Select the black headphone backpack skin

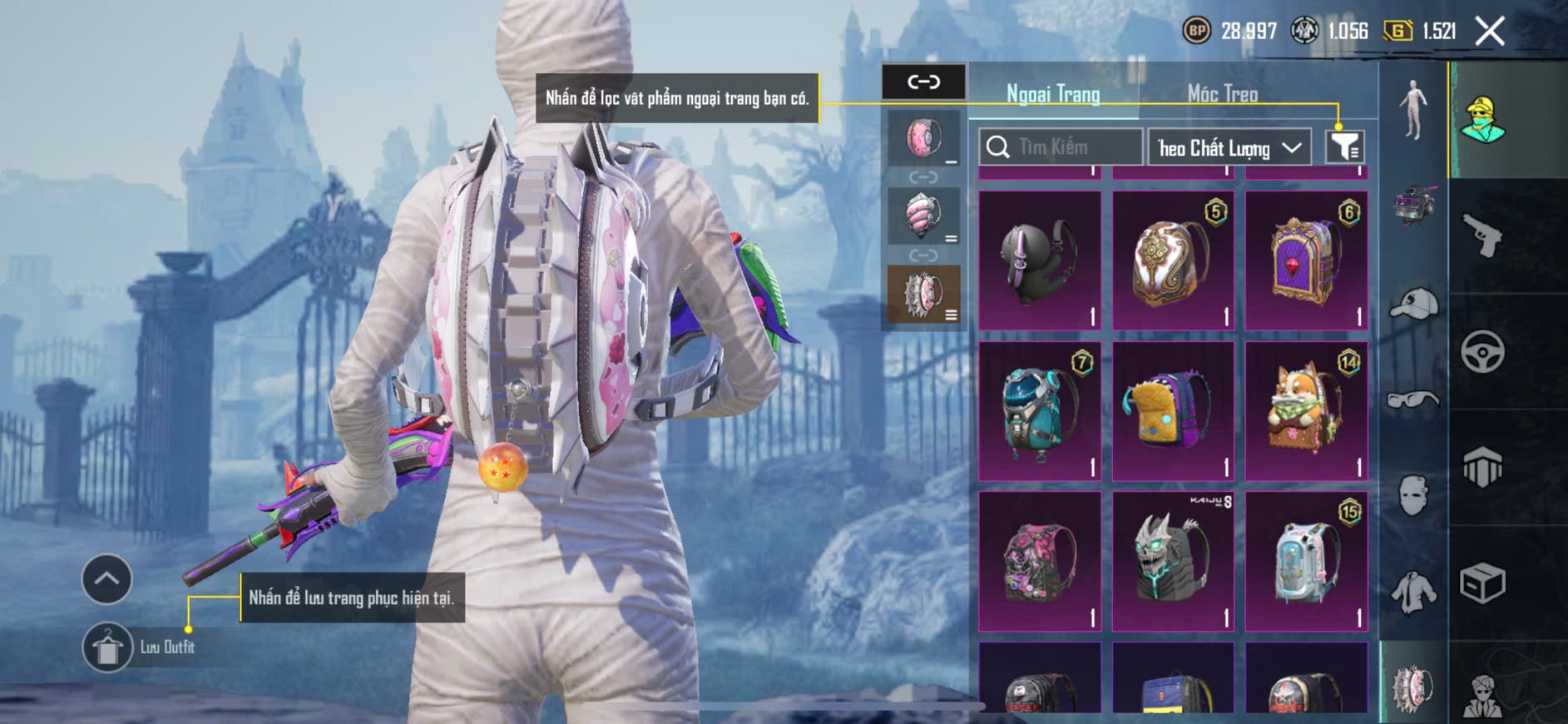[1040, 260]
